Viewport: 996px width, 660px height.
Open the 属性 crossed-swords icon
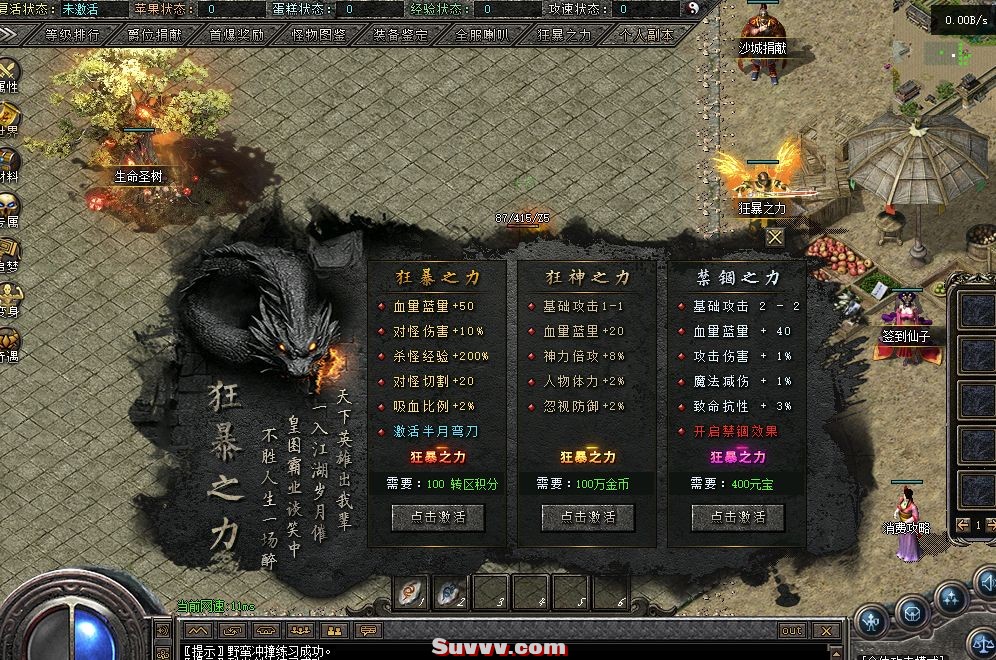click(8, 74)
